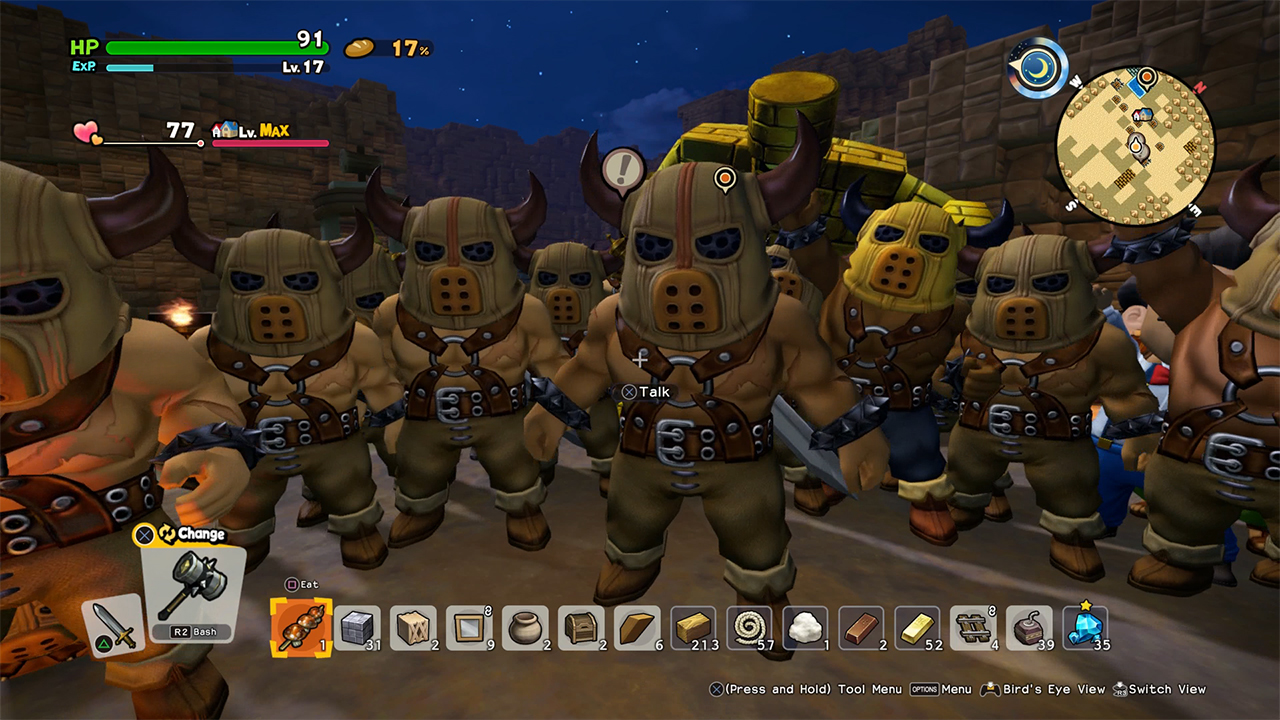Select the framed mirror slot
This screenshot has width=1280, height=720.
[x=469, y=628]
